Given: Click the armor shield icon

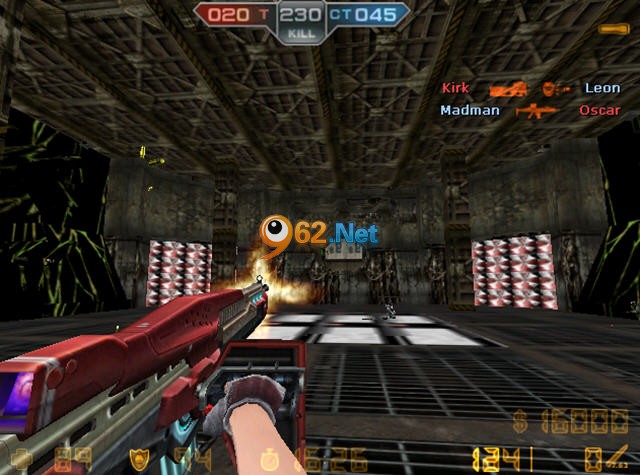Looking at the screenshot, I should tap(138, 461).
